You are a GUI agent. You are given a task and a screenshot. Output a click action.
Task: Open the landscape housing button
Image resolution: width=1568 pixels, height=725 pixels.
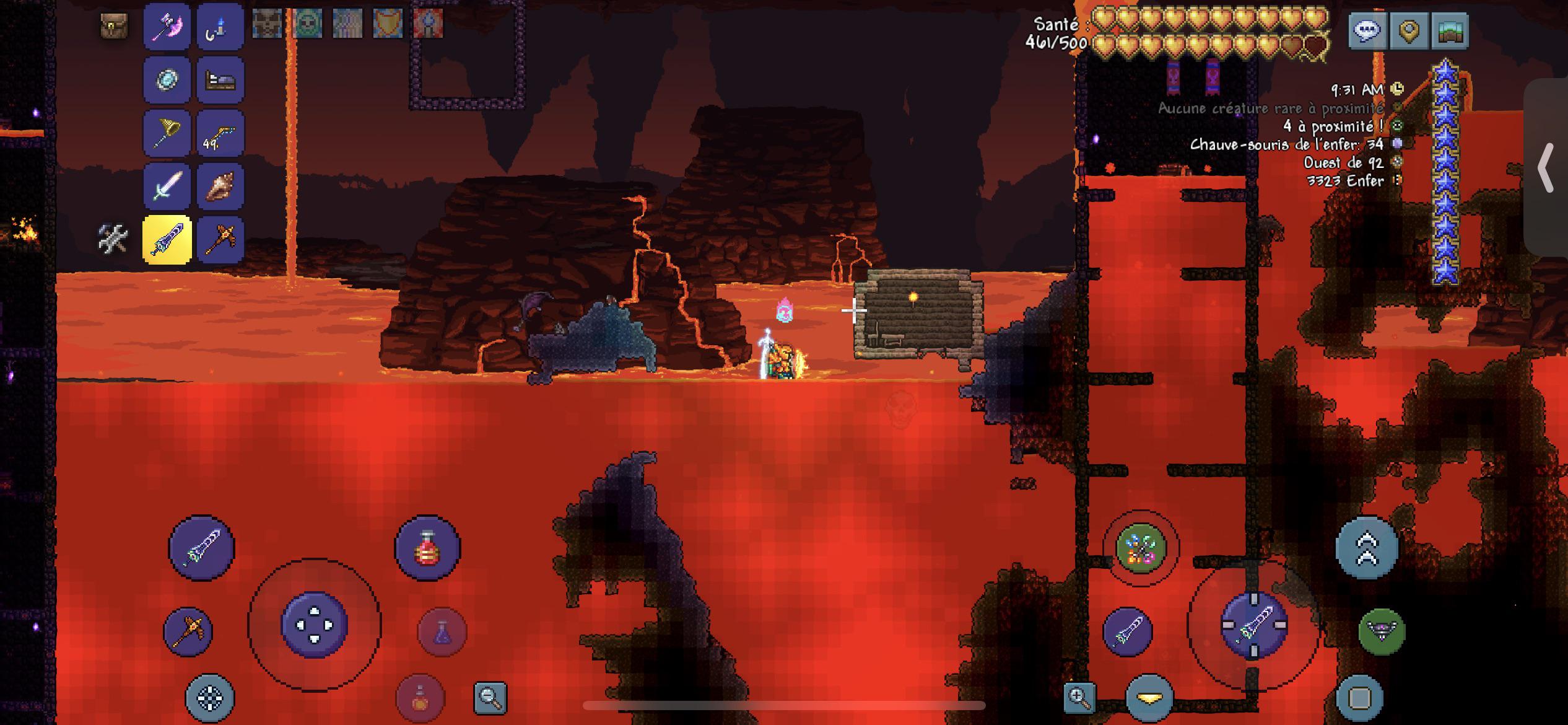click(x=1450, y=30)
